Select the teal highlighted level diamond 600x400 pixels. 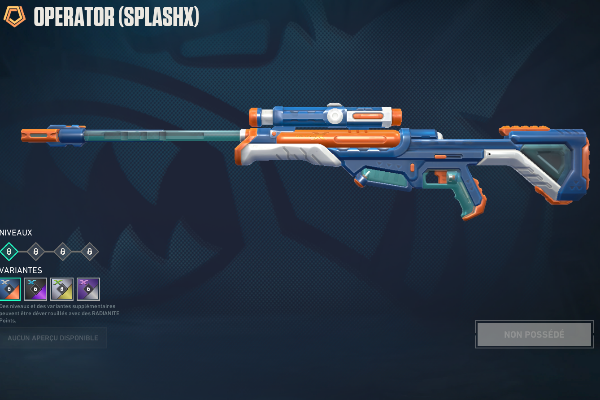click(x=9, y=251)
